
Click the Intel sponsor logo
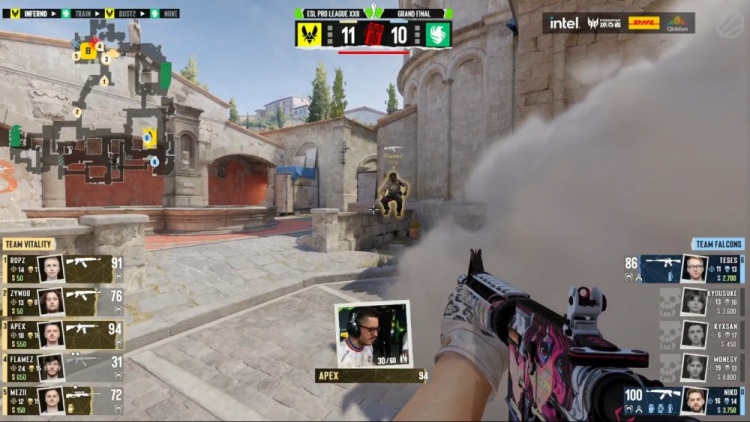[564, 23]
